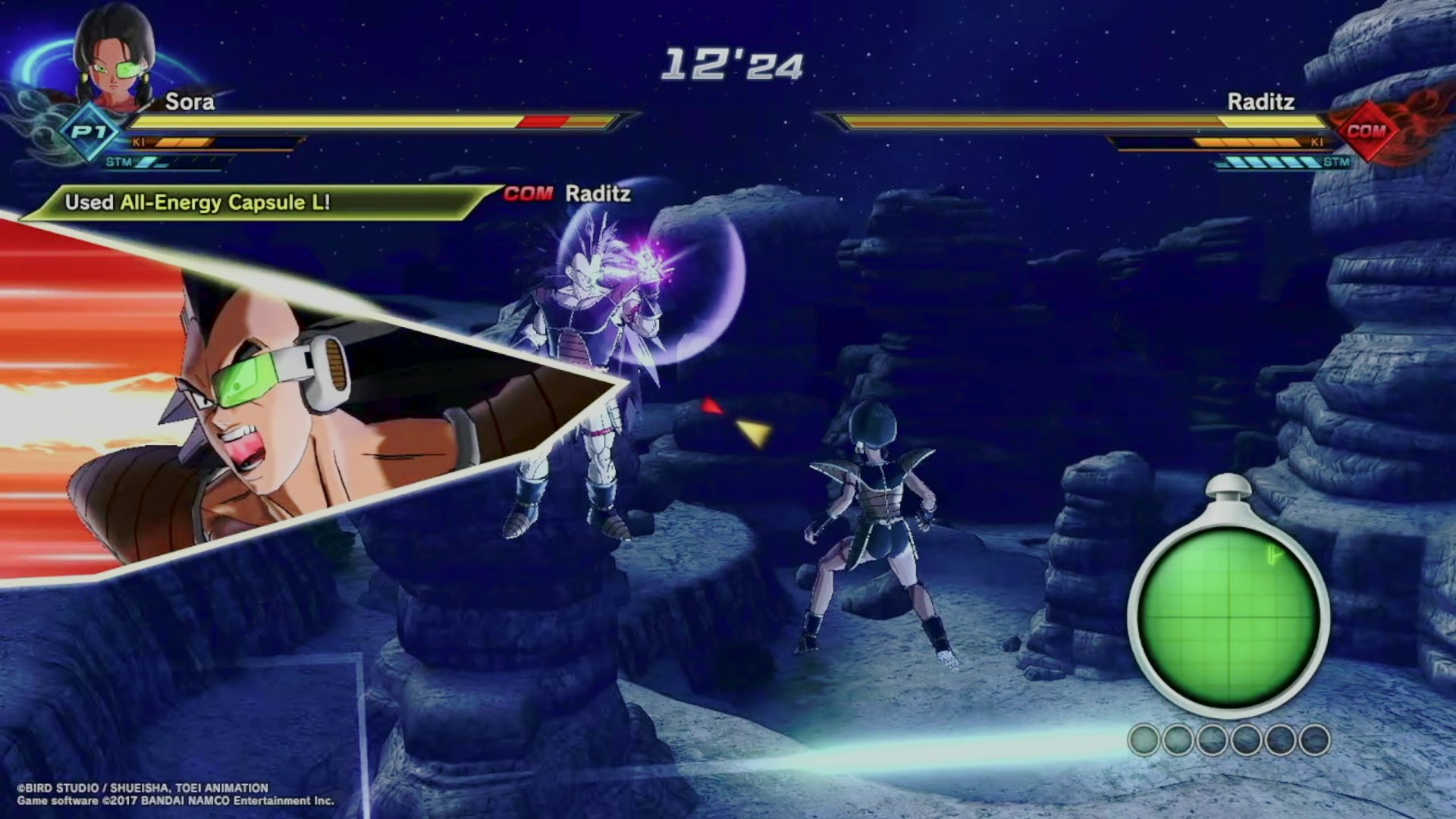Open the green Dragon Radar minimap

pyautogui.click(x=1228, y=616)
